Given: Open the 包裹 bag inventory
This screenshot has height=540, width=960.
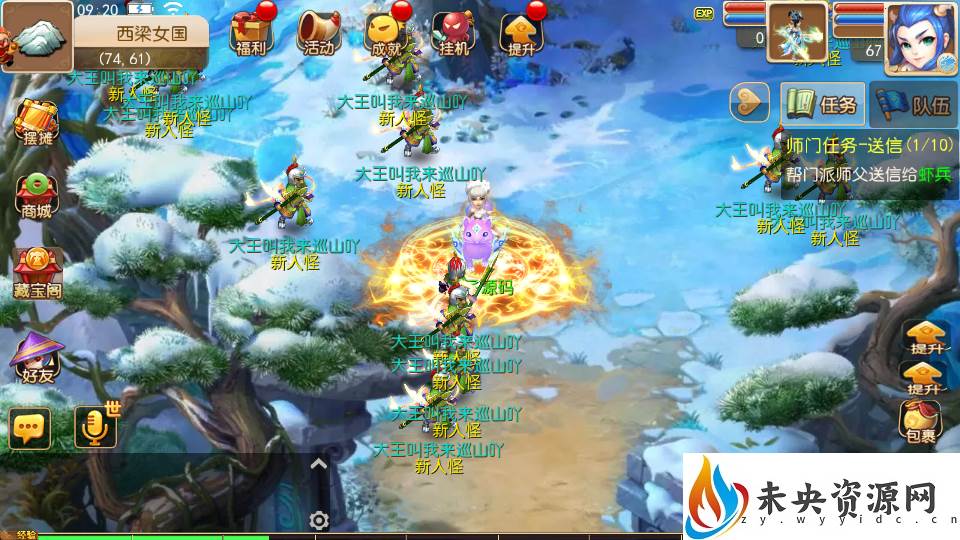Looking at the screenshot, I should point(921,421).
